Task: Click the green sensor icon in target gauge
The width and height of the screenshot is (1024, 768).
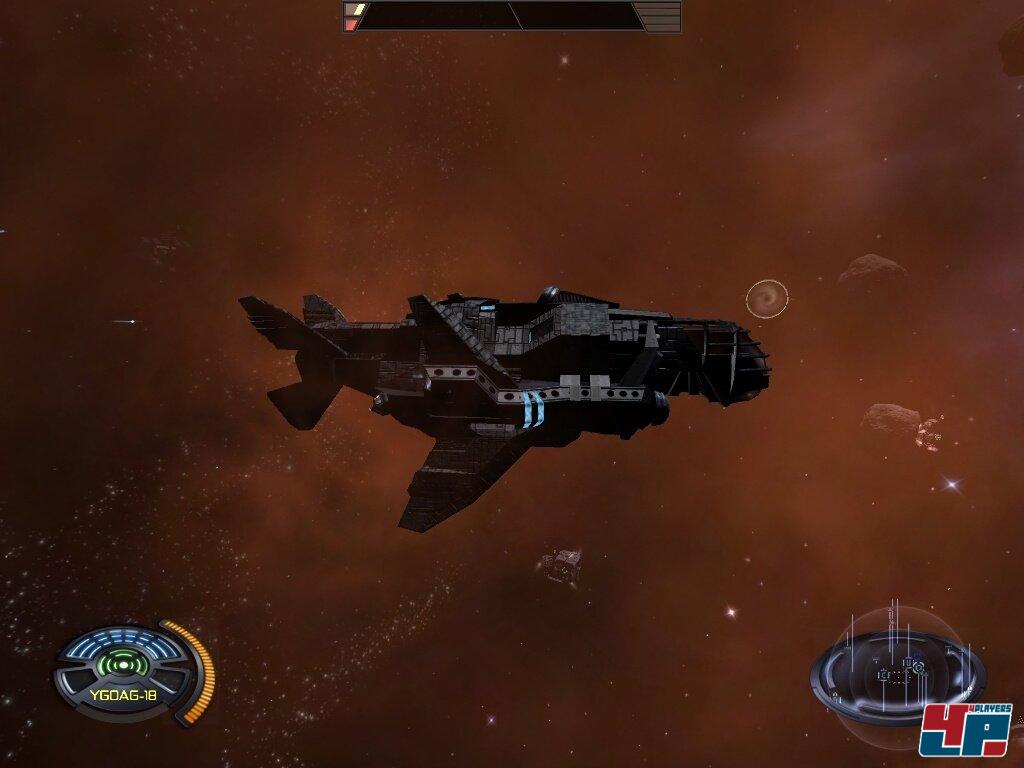Action: [125, 663]
